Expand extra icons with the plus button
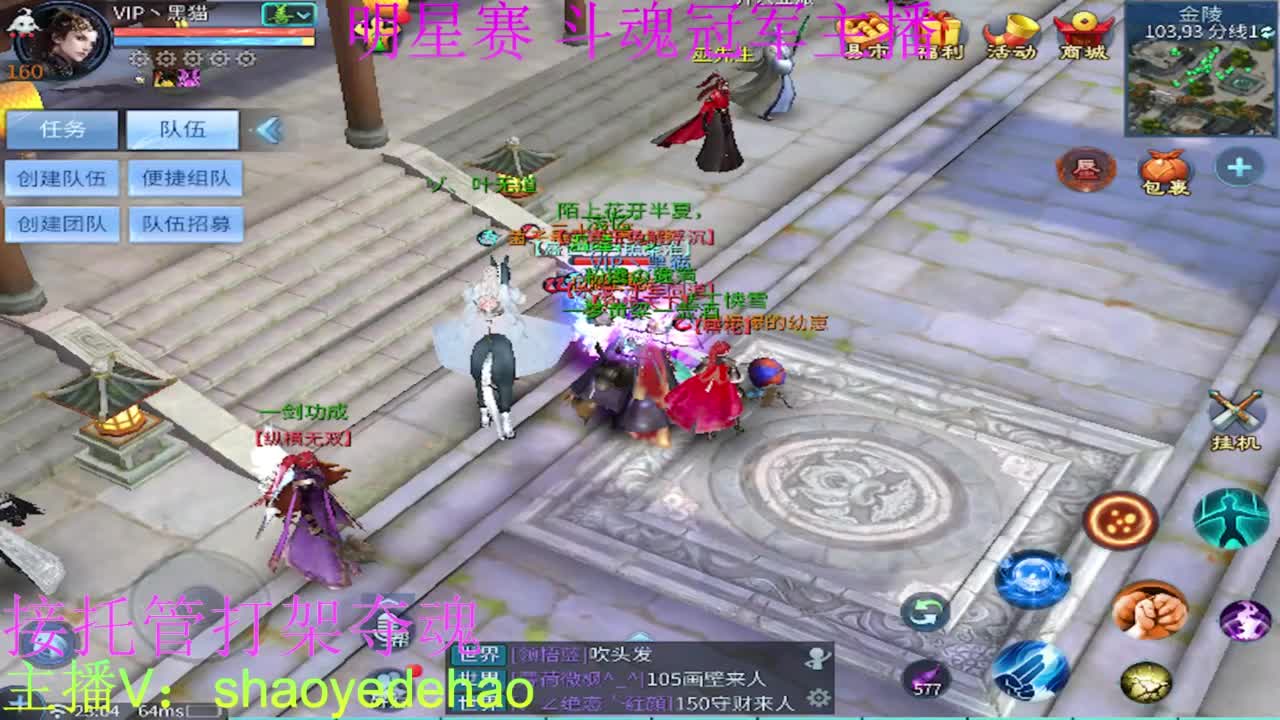Image resolution: width=1280 pixels, height=720 pixels. click(1239, 169)
